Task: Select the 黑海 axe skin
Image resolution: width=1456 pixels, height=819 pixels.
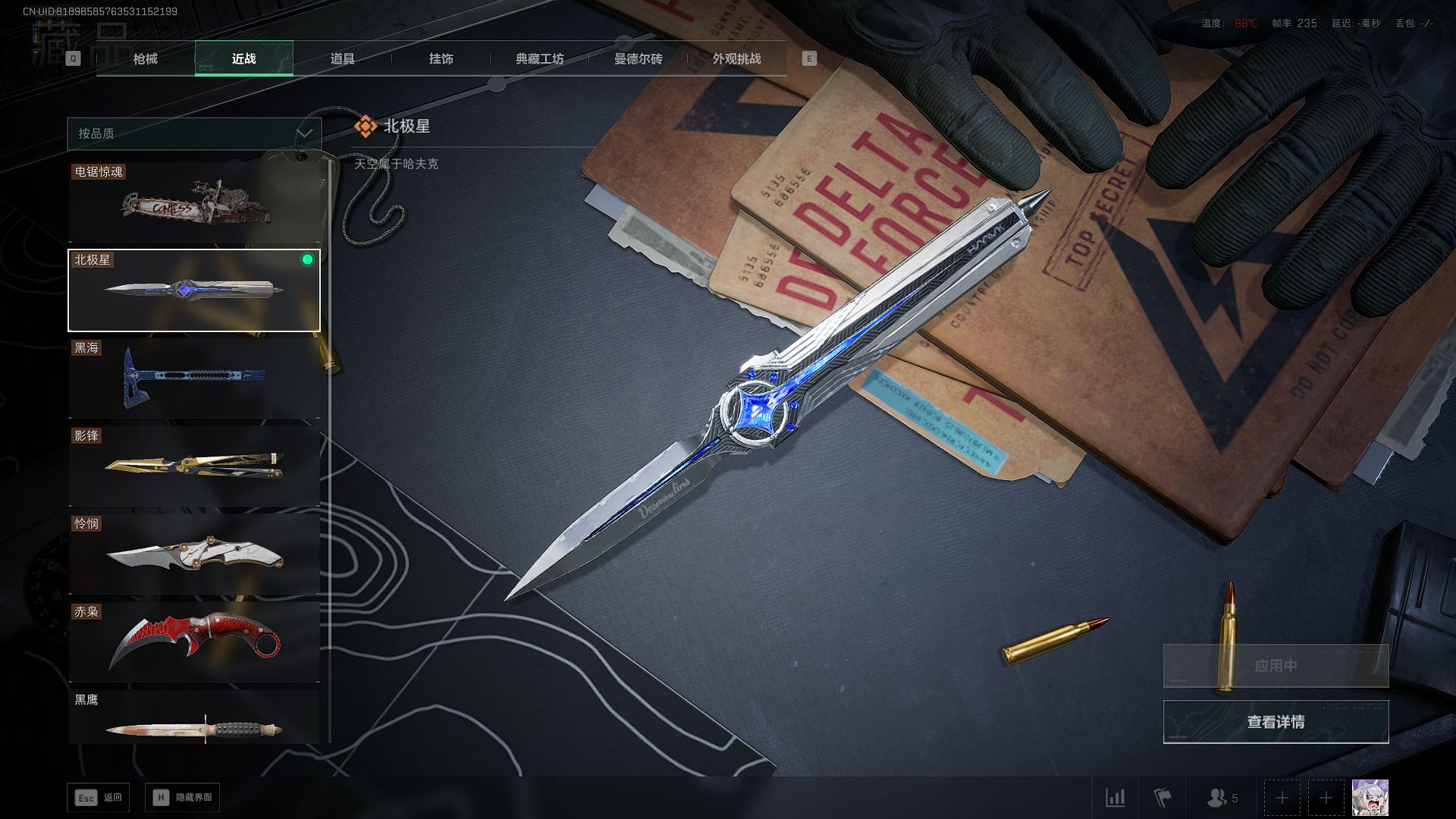Action: pos(194,378)
